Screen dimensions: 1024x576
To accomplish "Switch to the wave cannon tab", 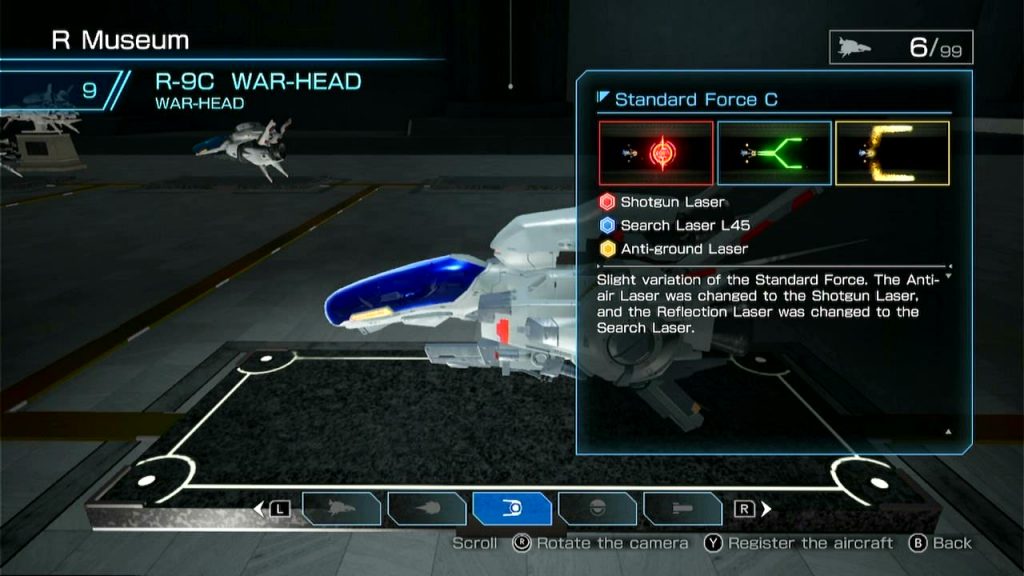I will (427, 508).
